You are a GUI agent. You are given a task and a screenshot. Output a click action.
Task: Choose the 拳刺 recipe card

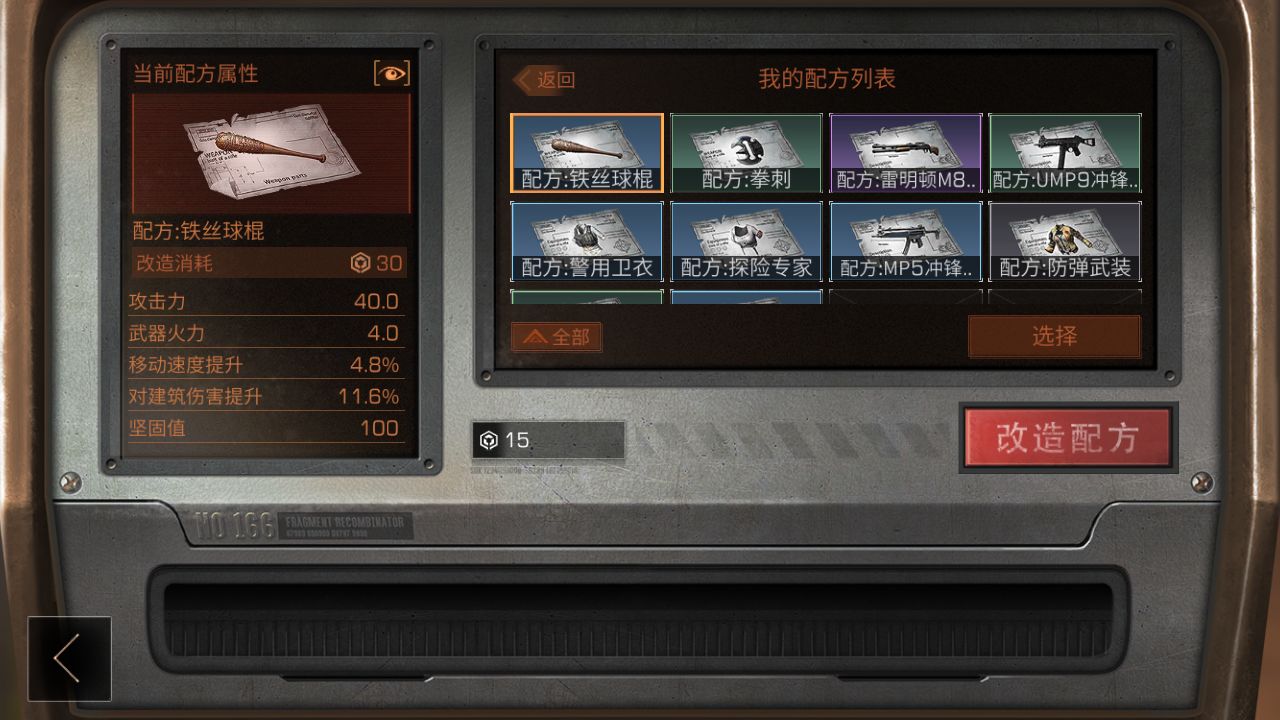tap(746, 153)
